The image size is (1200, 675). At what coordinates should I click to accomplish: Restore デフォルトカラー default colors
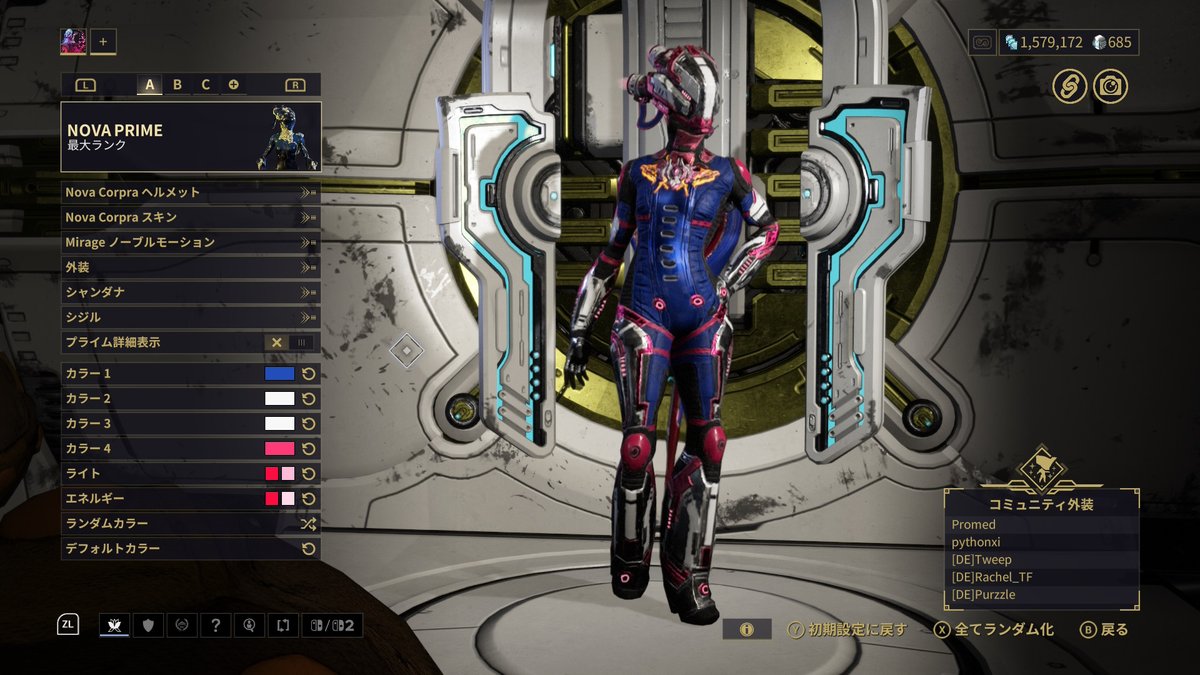point(190,548)
